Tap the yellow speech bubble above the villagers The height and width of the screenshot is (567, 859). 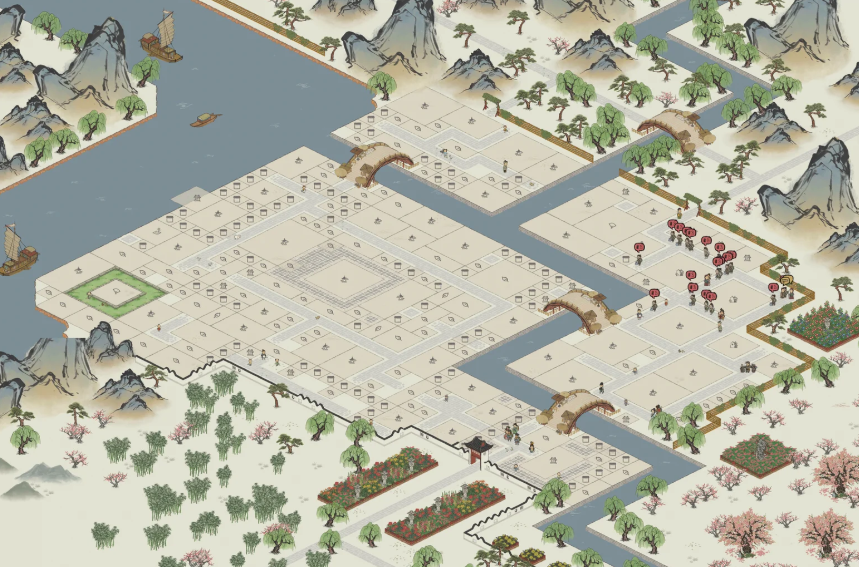[x=786, y=279]
